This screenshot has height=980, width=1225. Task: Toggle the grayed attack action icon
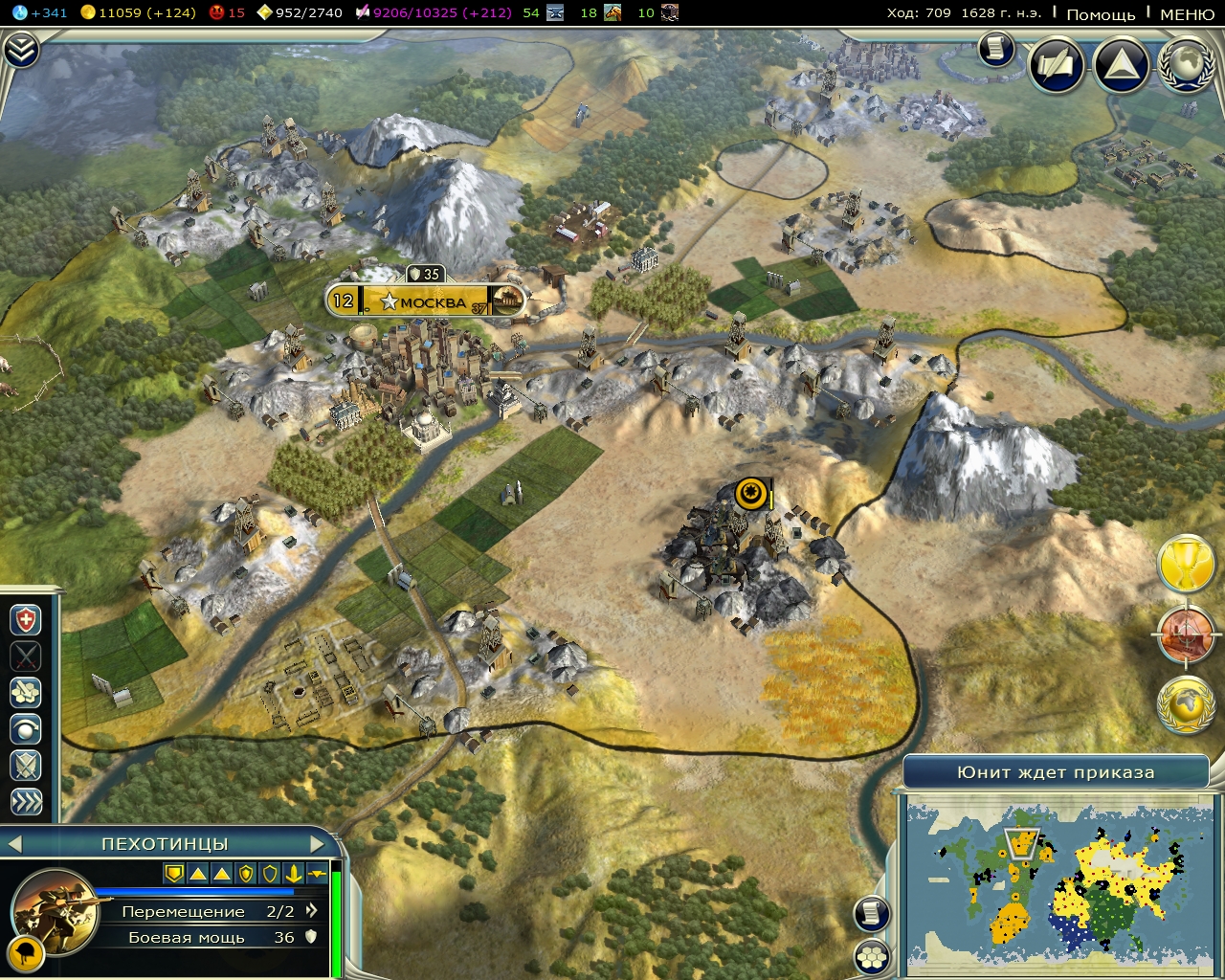coord(24,657)
